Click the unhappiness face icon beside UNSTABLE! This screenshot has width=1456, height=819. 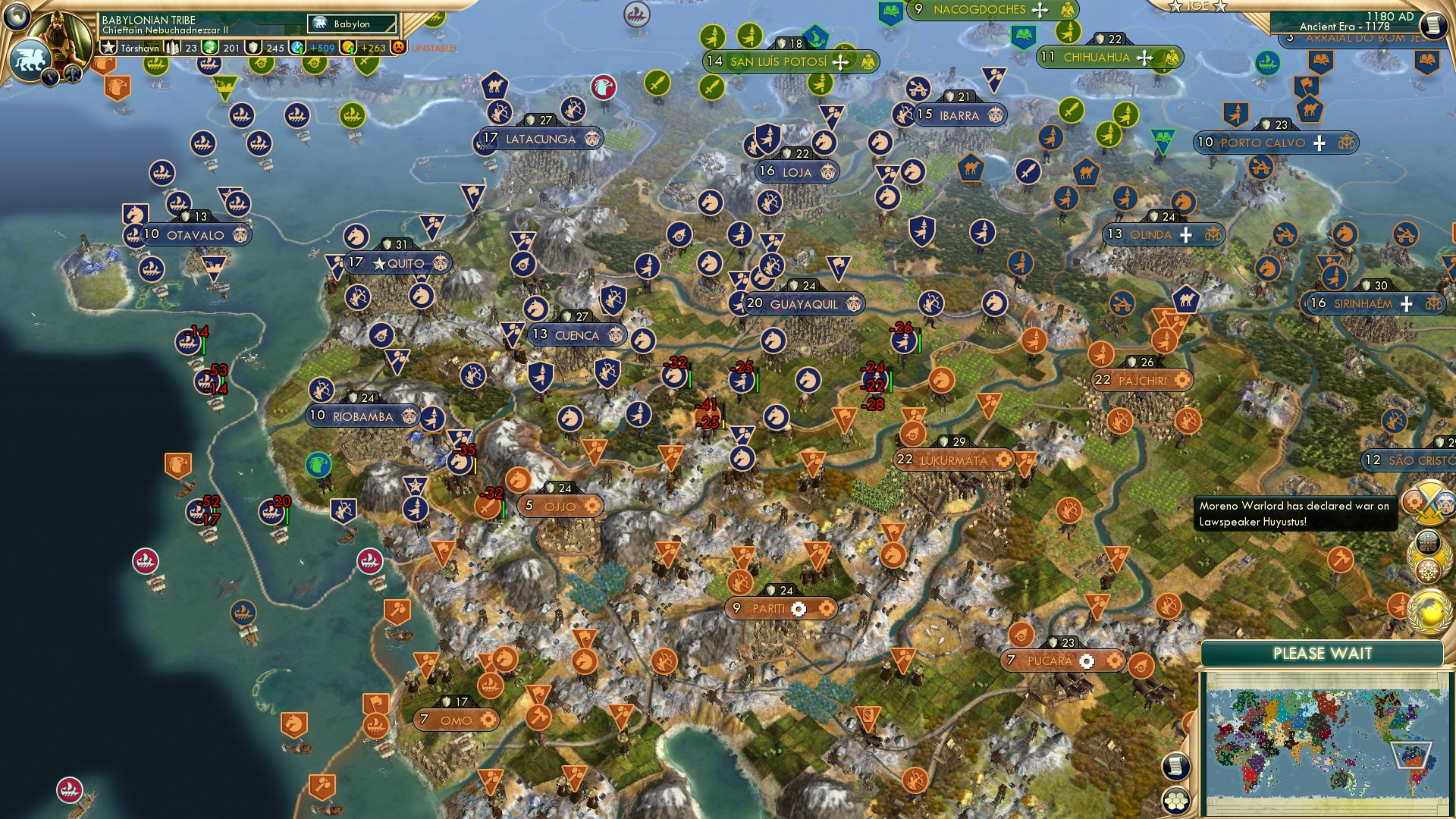397,47
